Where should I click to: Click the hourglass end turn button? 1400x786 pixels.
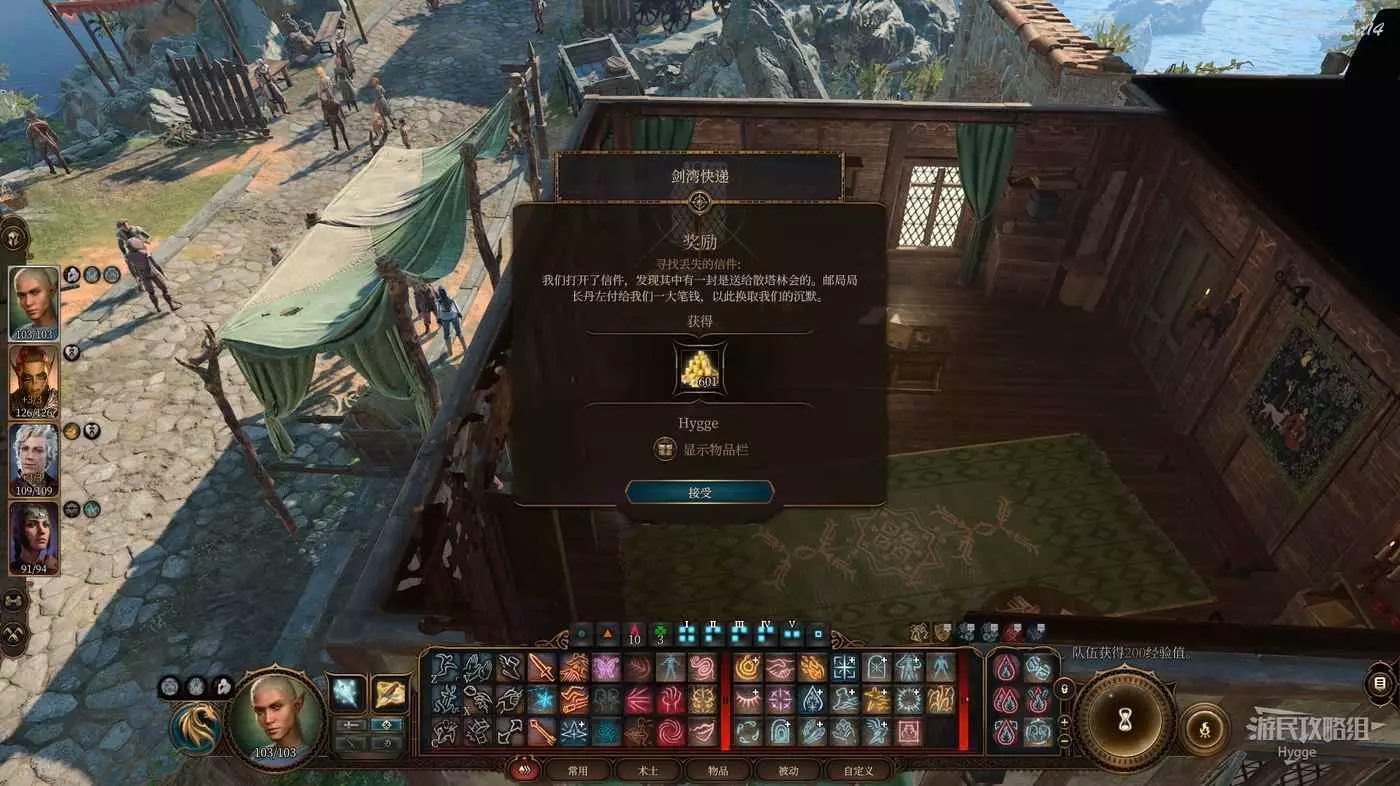tap(1125, 718)
